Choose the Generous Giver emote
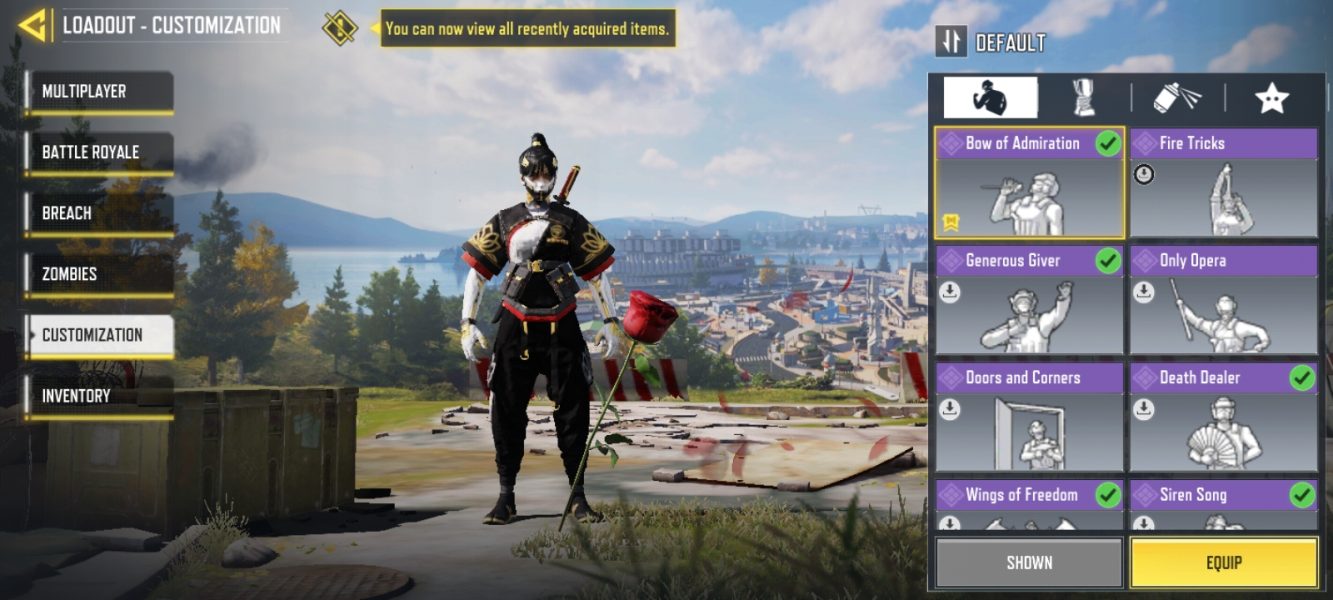This screenshot has width=1333, height=600. pyautogui.click(x=1029, y=300)
